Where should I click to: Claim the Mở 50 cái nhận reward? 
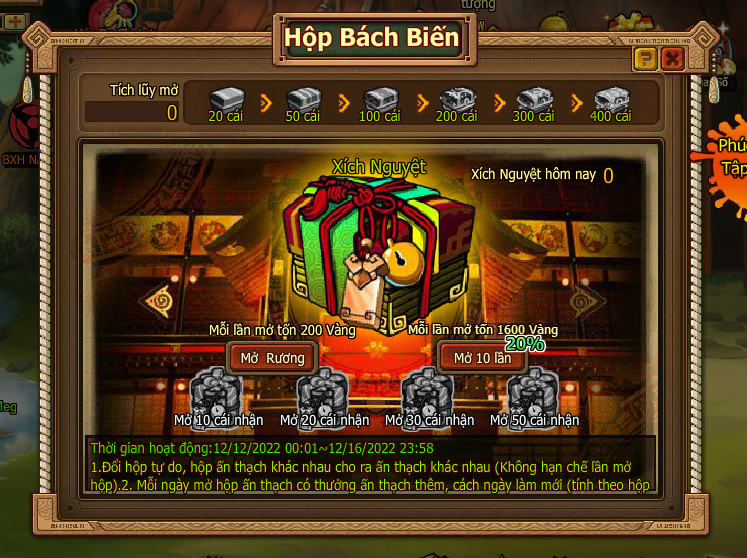click(533, 392)
